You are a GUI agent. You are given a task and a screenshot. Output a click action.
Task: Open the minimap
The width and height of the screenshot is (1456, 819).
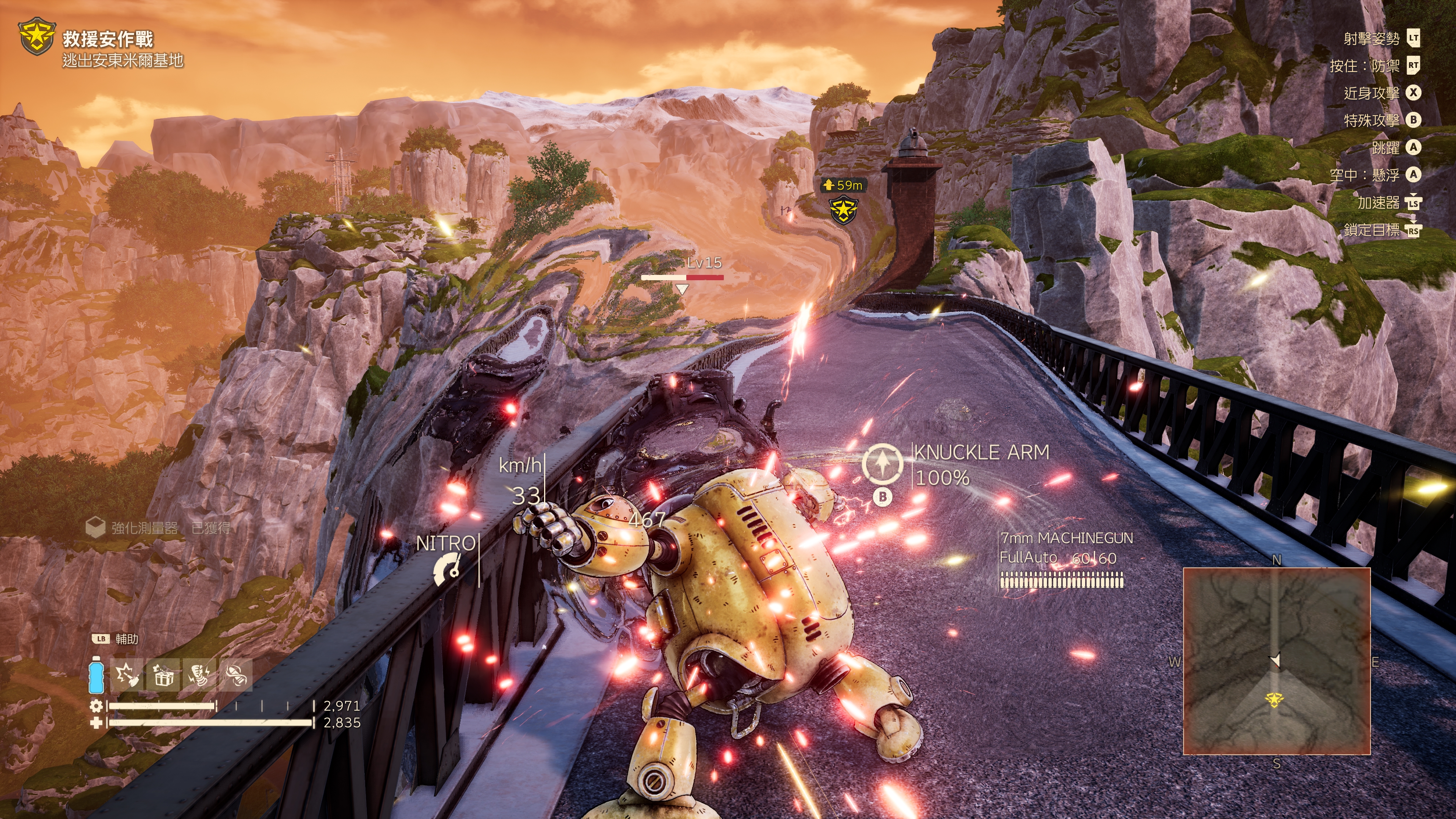coord(1276,661)
